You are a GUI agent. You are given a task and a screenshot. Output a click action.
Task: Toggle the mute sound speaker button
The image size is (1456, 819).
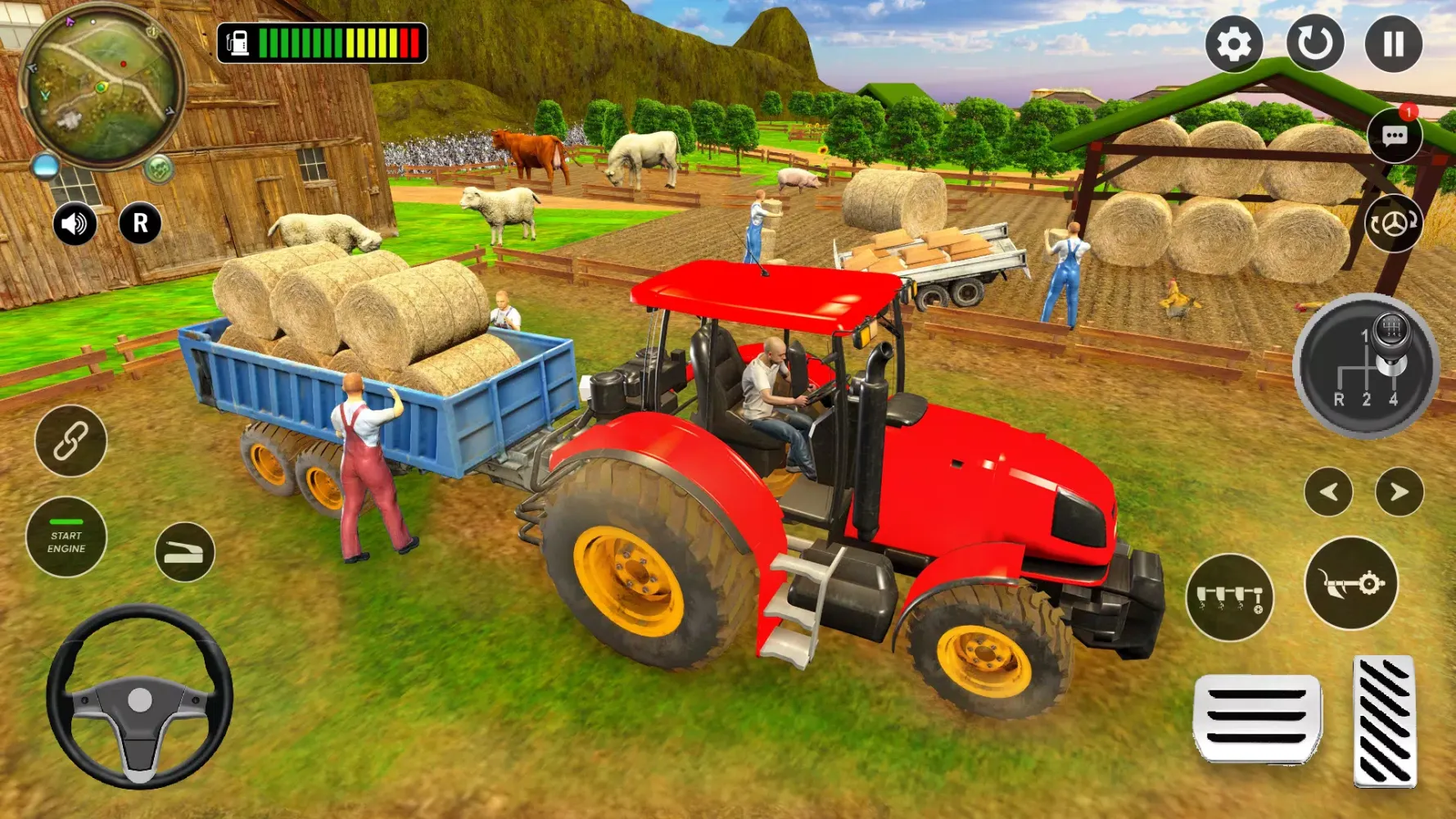click(x=74, y=224)
